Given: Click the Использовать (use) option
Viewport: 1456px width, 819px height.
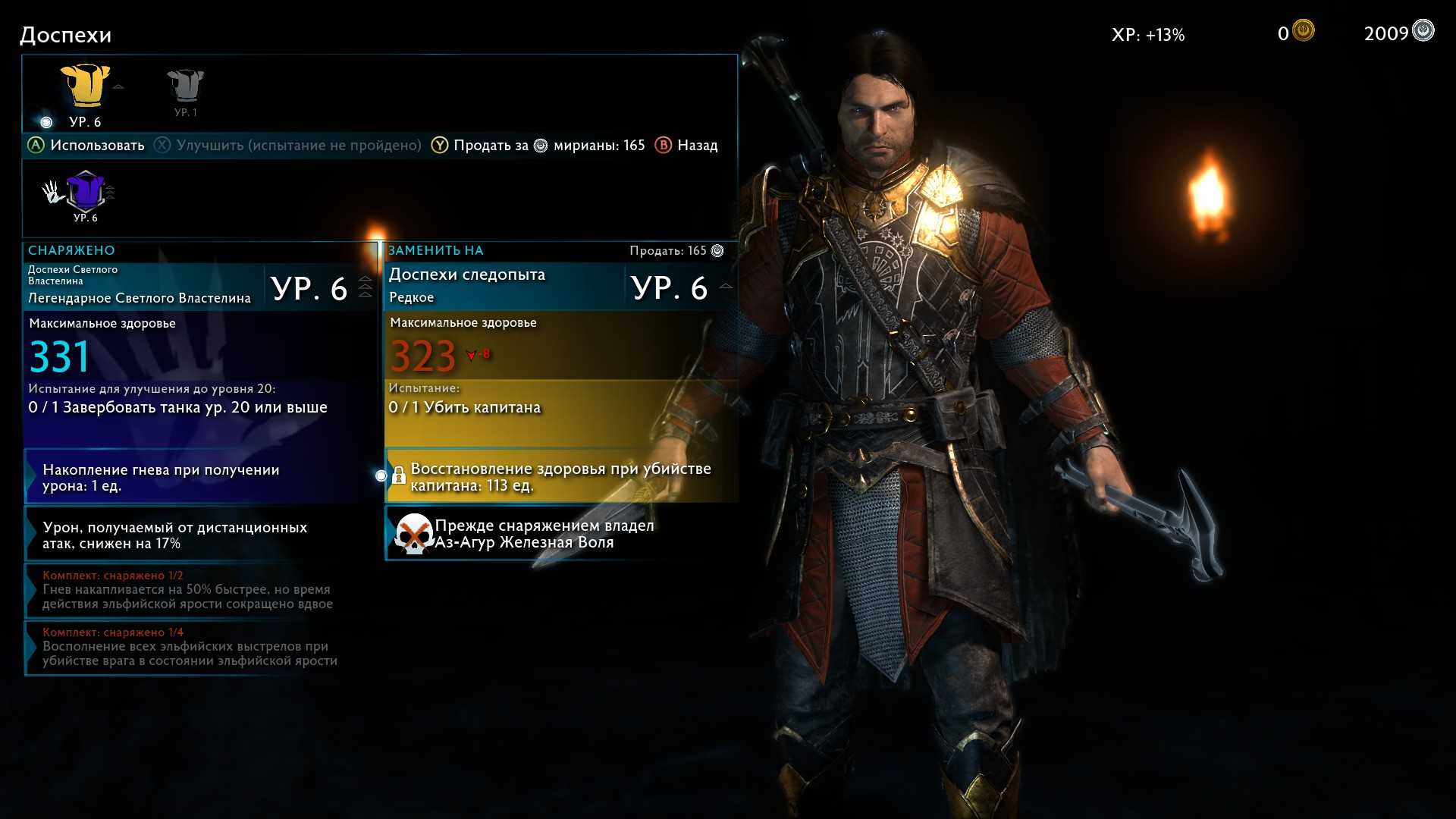Looking at the screenshot, I should (x=86, y=146).
